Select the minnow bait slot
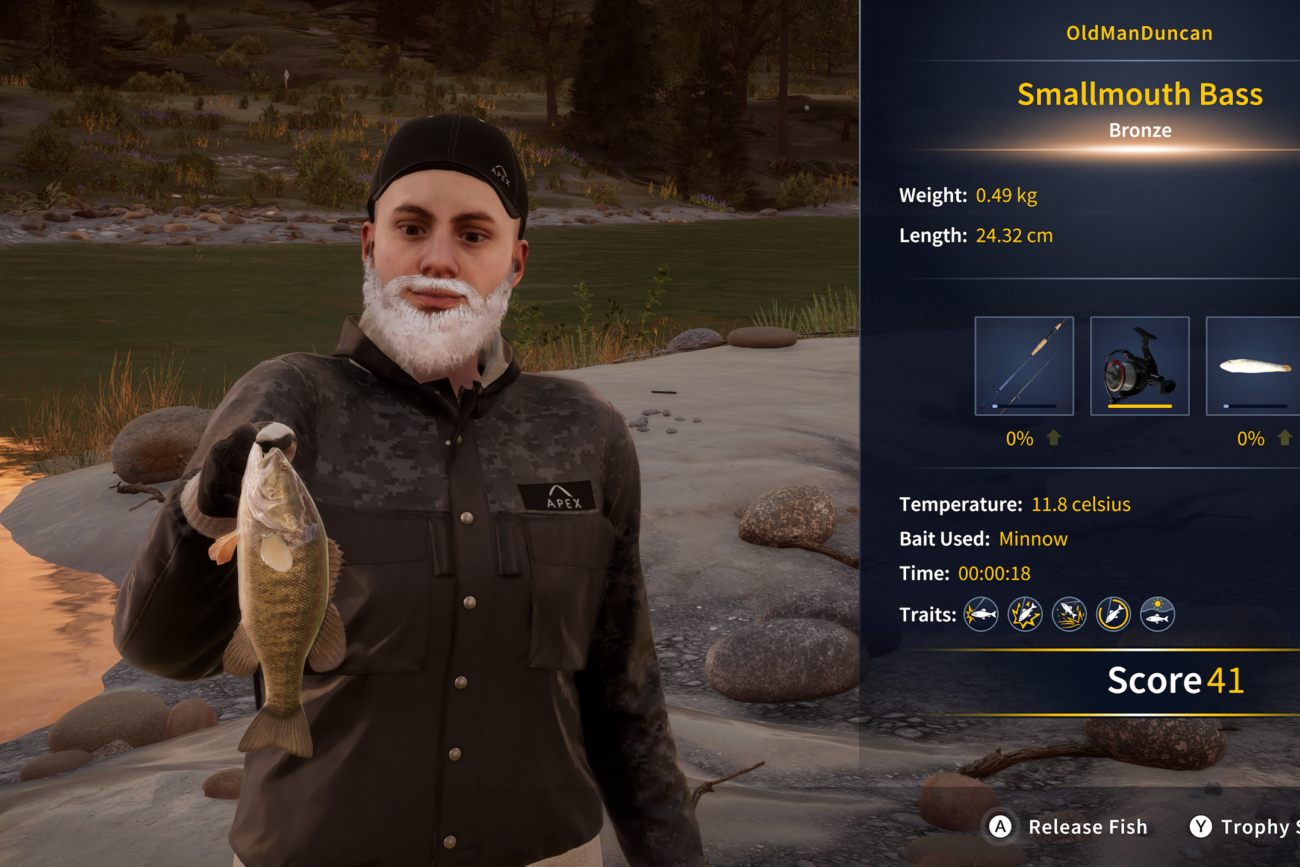This screenshot has width=1300, height=867. pos(1254,366)
